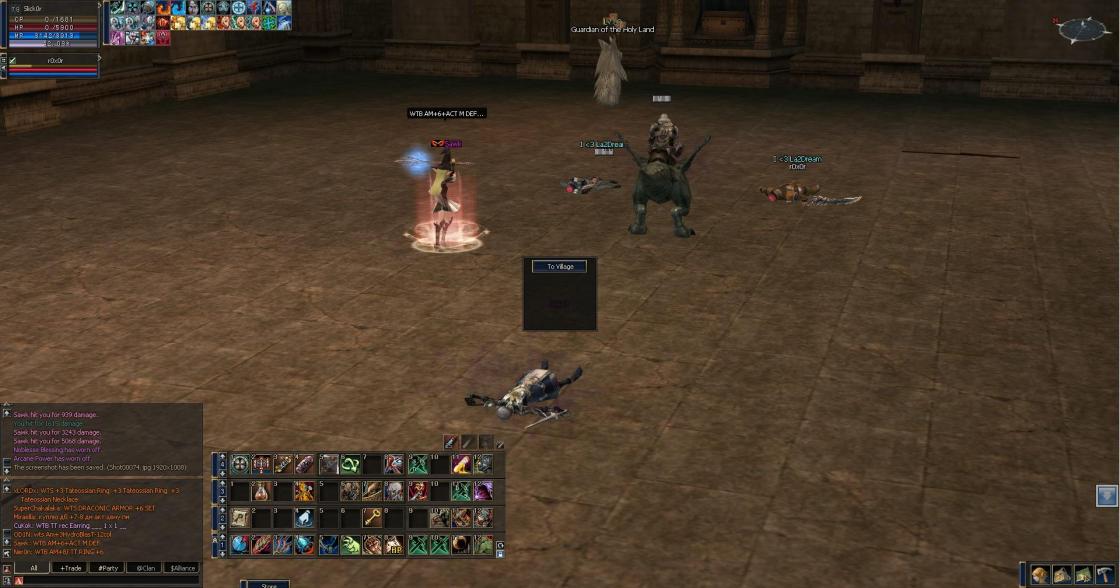Select the @Clan chat tab
The width and height of the screenshot is (1120, 588).
(x=144, y=568)
